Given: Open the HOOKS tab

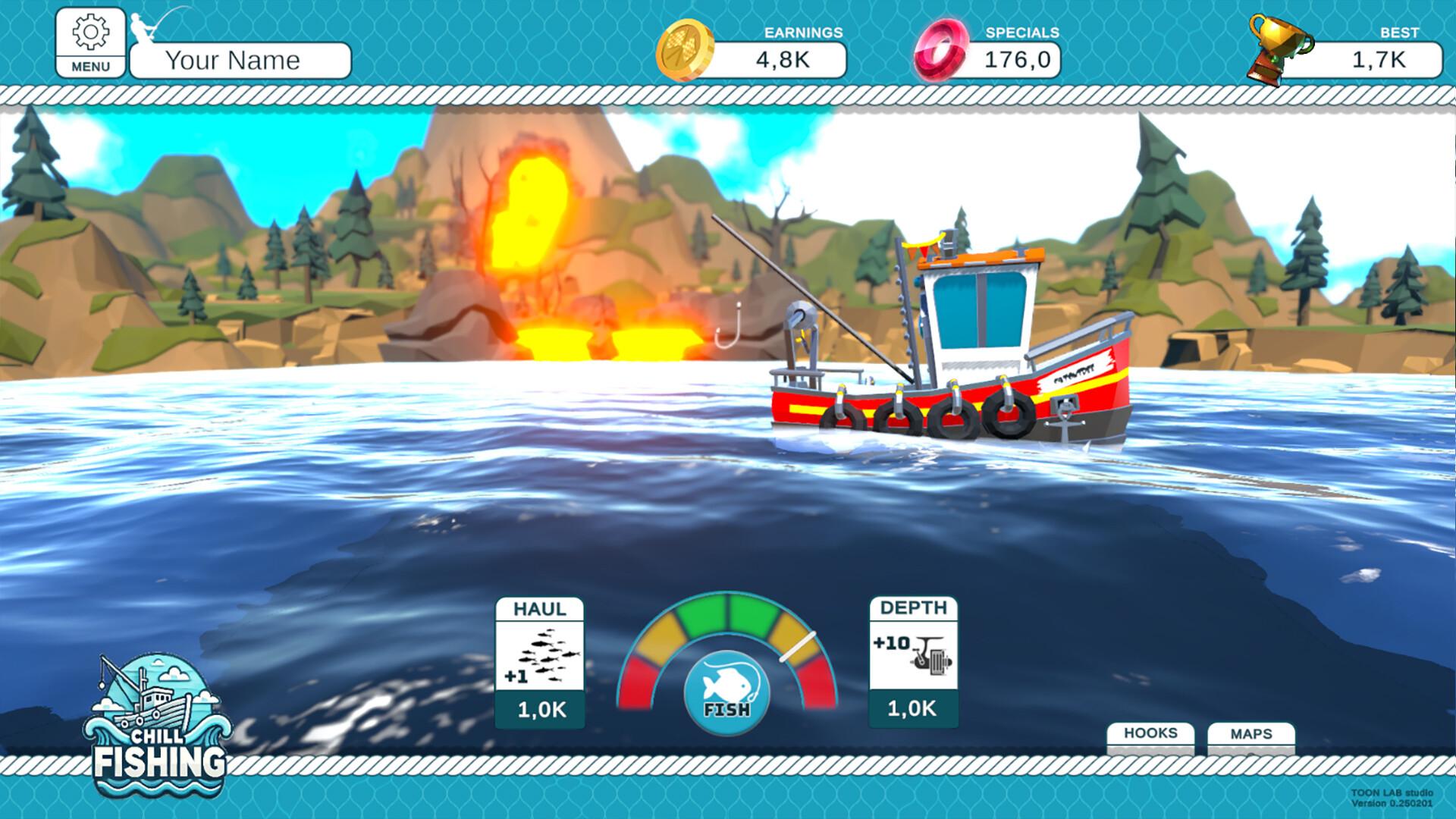Looking at the screenshot, I should coord(1150,733).
